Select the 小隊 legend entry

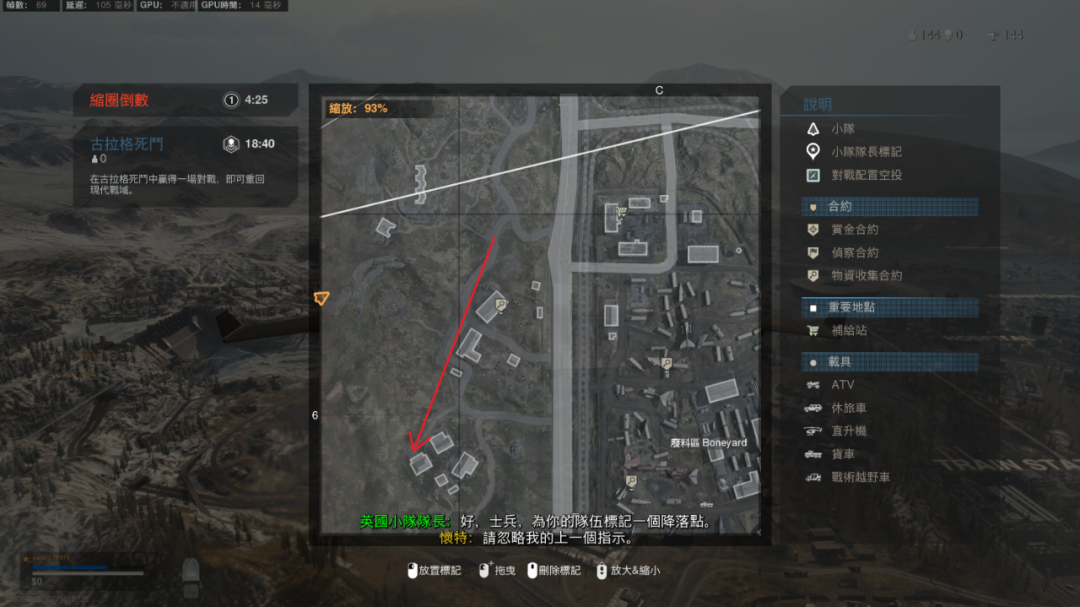pyautogui.click(x=842, y=129)
